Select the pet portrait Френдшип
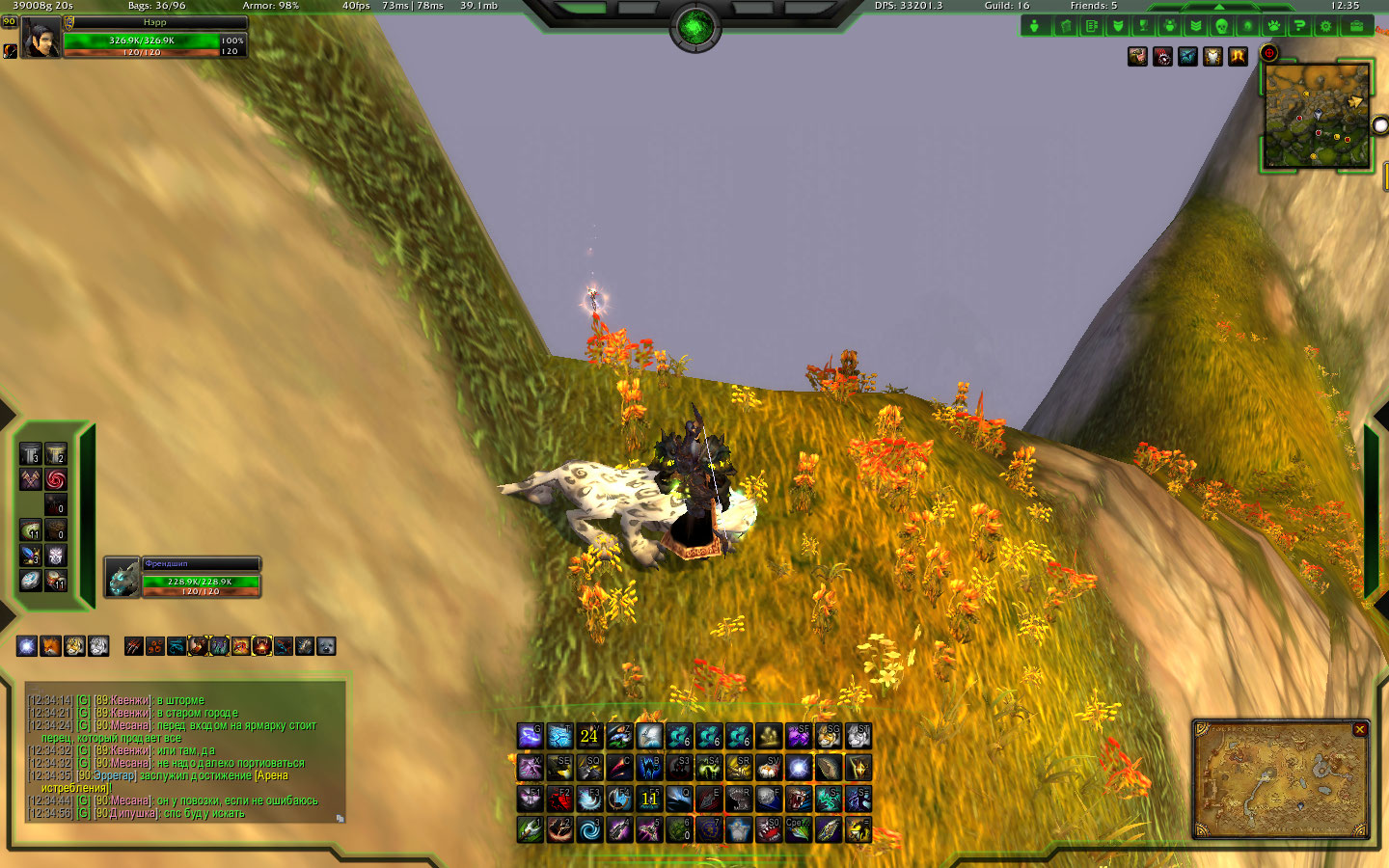The height and width of the screenshot is (868, 1389). pyautogui.click(x=123, y=578)
